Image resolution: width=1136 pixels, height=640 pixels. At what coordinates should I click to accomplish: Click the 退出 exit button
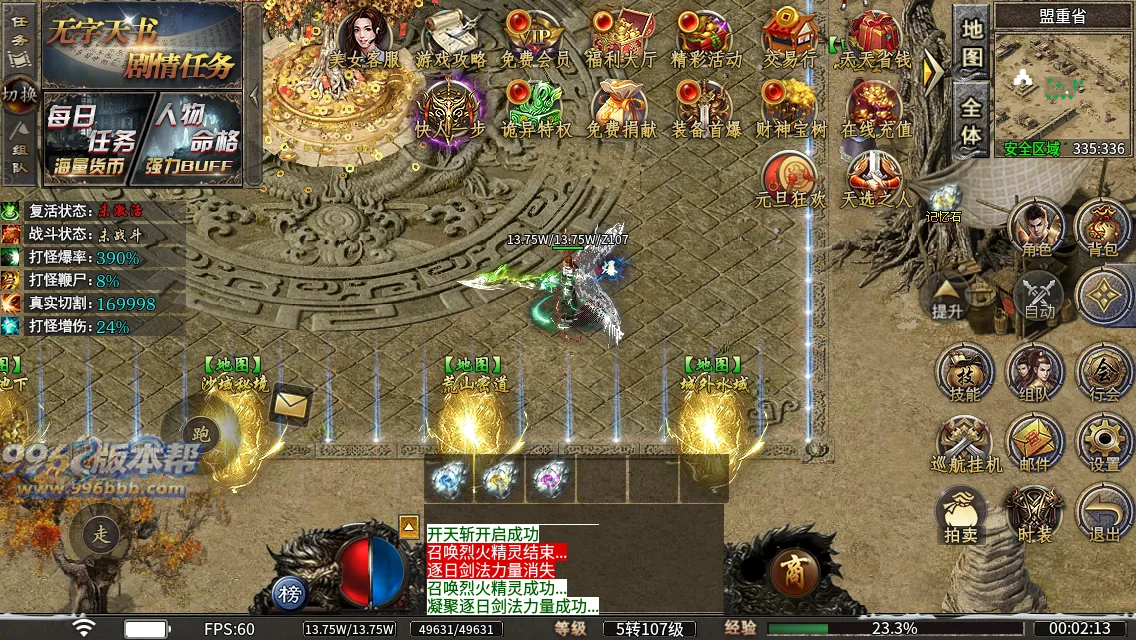pos(1105,512)
